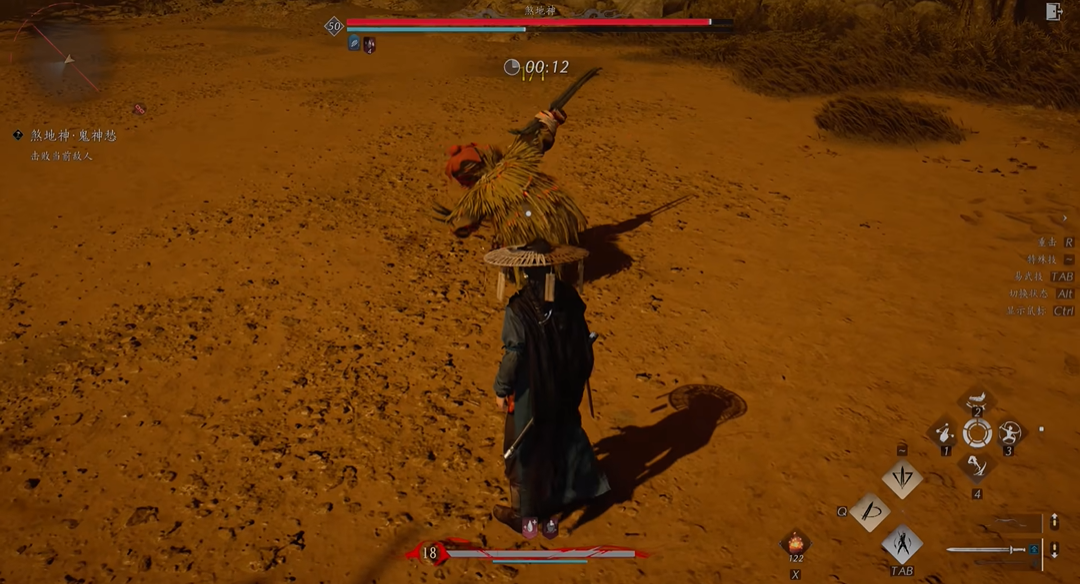The image size is (1080, 584).
Task: Select the blue feather buff icon
Action: click(x=354, y=43)
